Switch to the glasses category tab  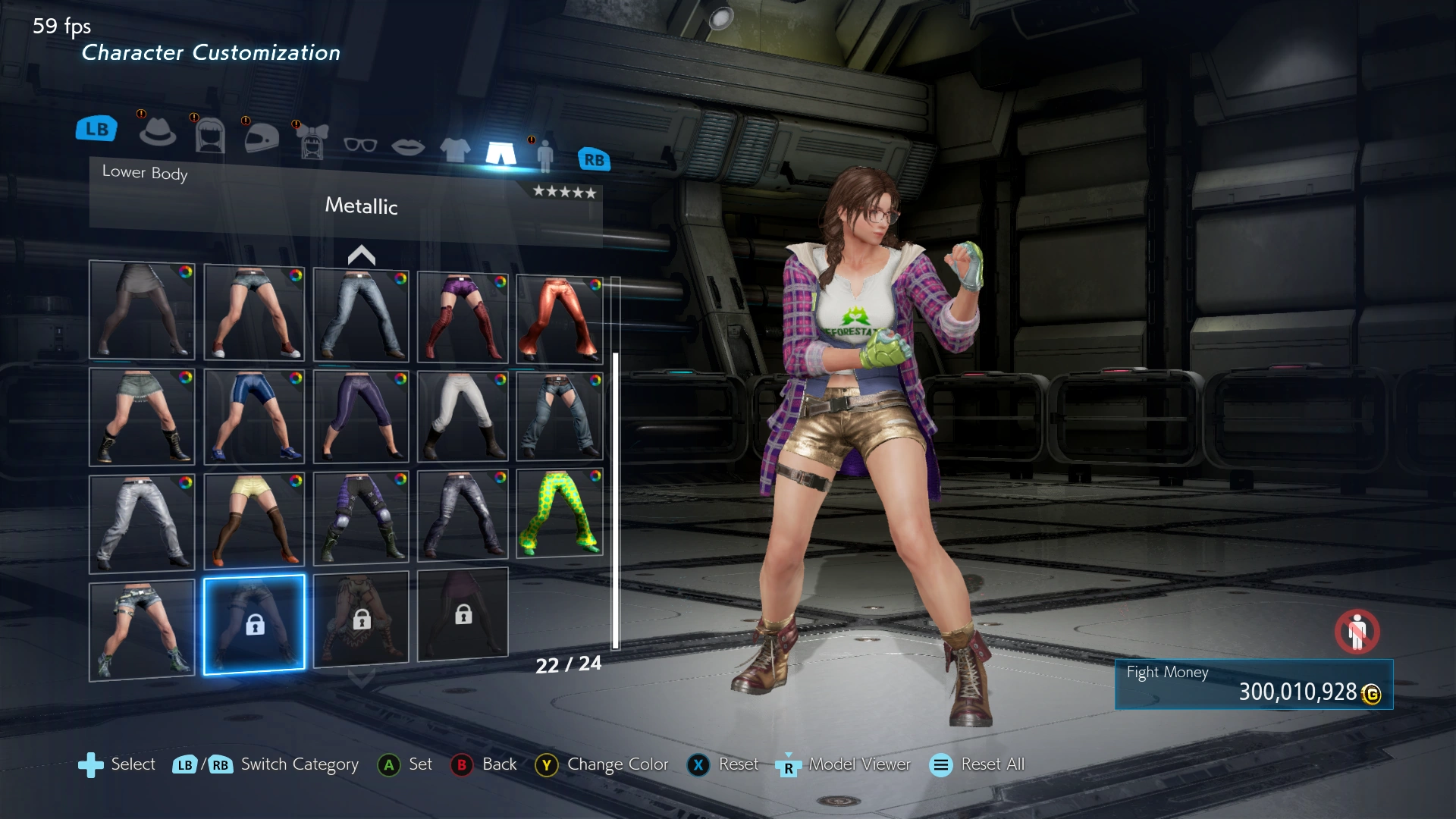[x=360, y=144]
